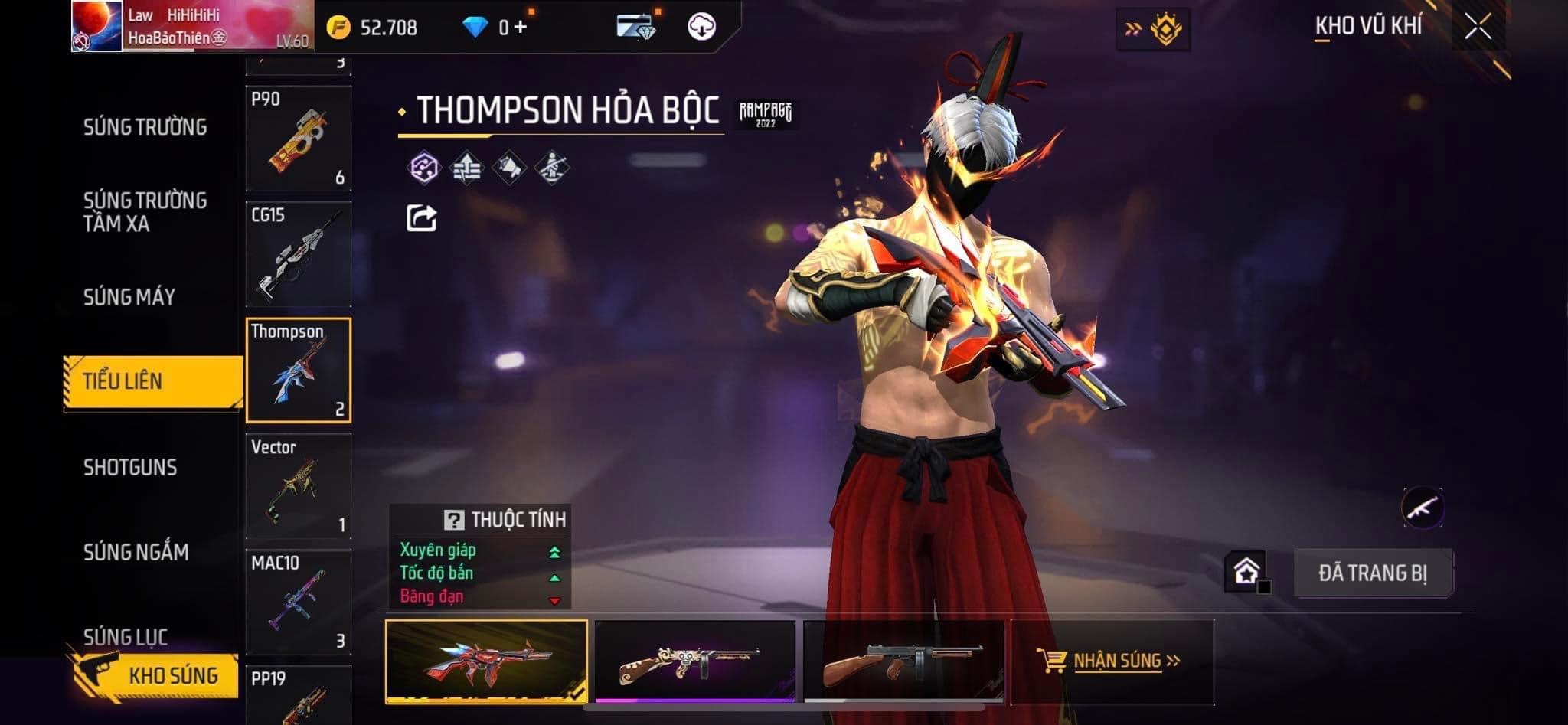
Task: Close the weapon vault screen
Action: [x=1478, y=27]
